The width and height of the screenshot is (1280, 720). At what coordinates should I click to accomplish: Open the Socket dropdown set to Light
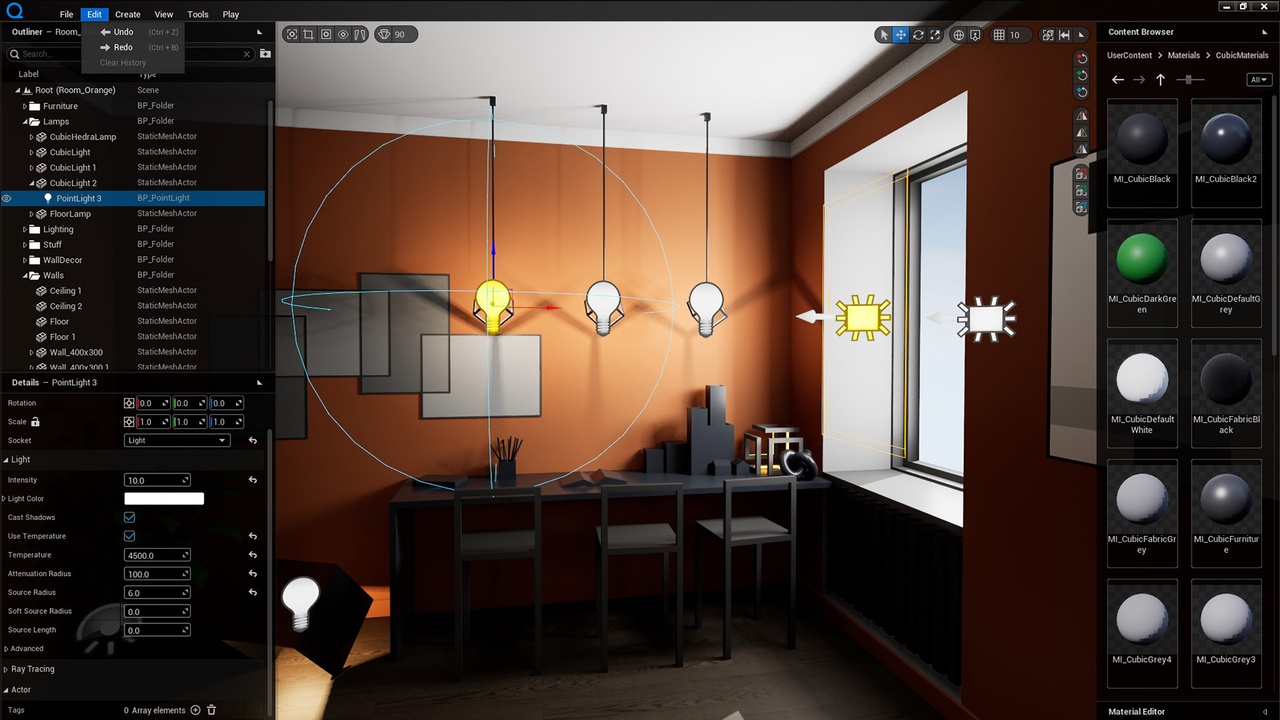click(x=177, y=440)
